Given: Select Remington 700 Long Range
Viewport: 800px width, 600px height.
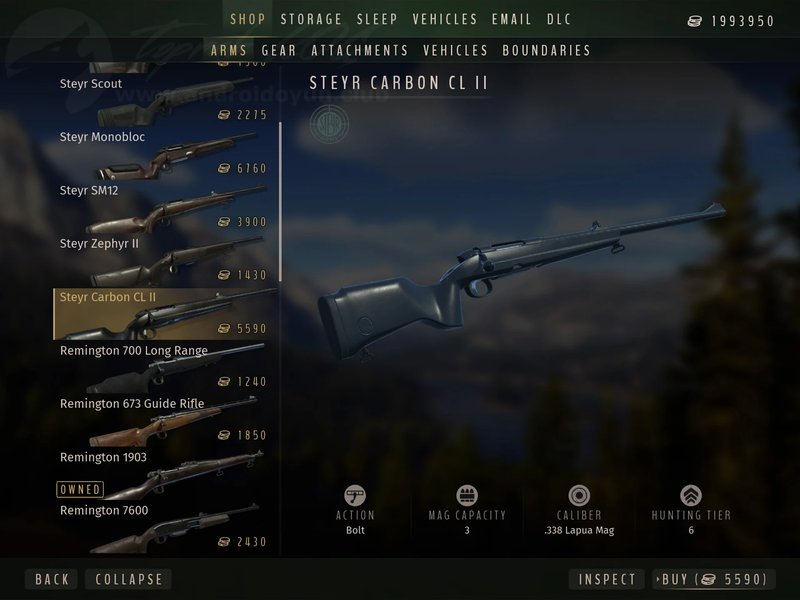Looking at the screenshot, I should [160, 364].
